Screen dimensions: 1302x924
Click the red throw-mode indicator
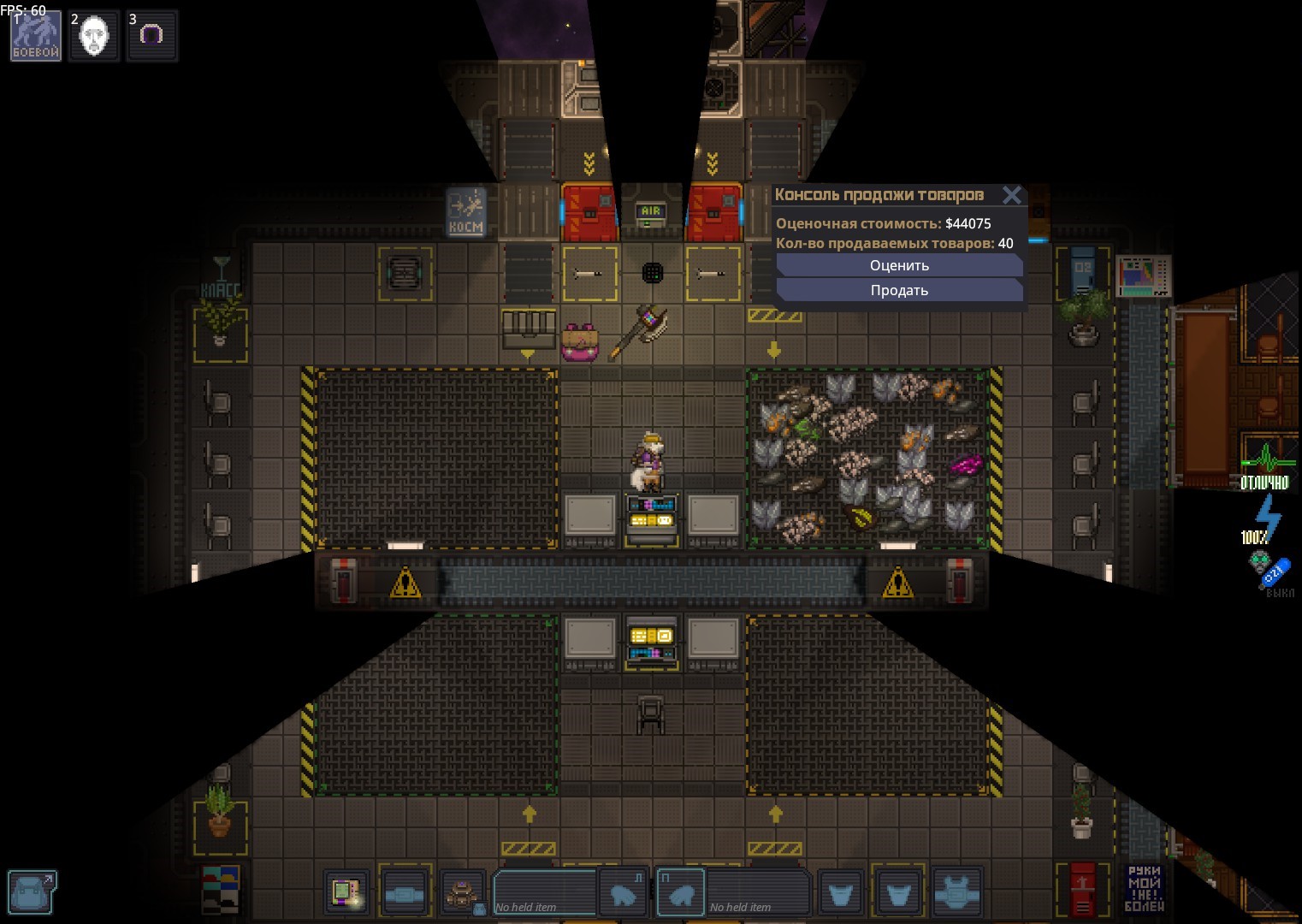click(1082, 890)
